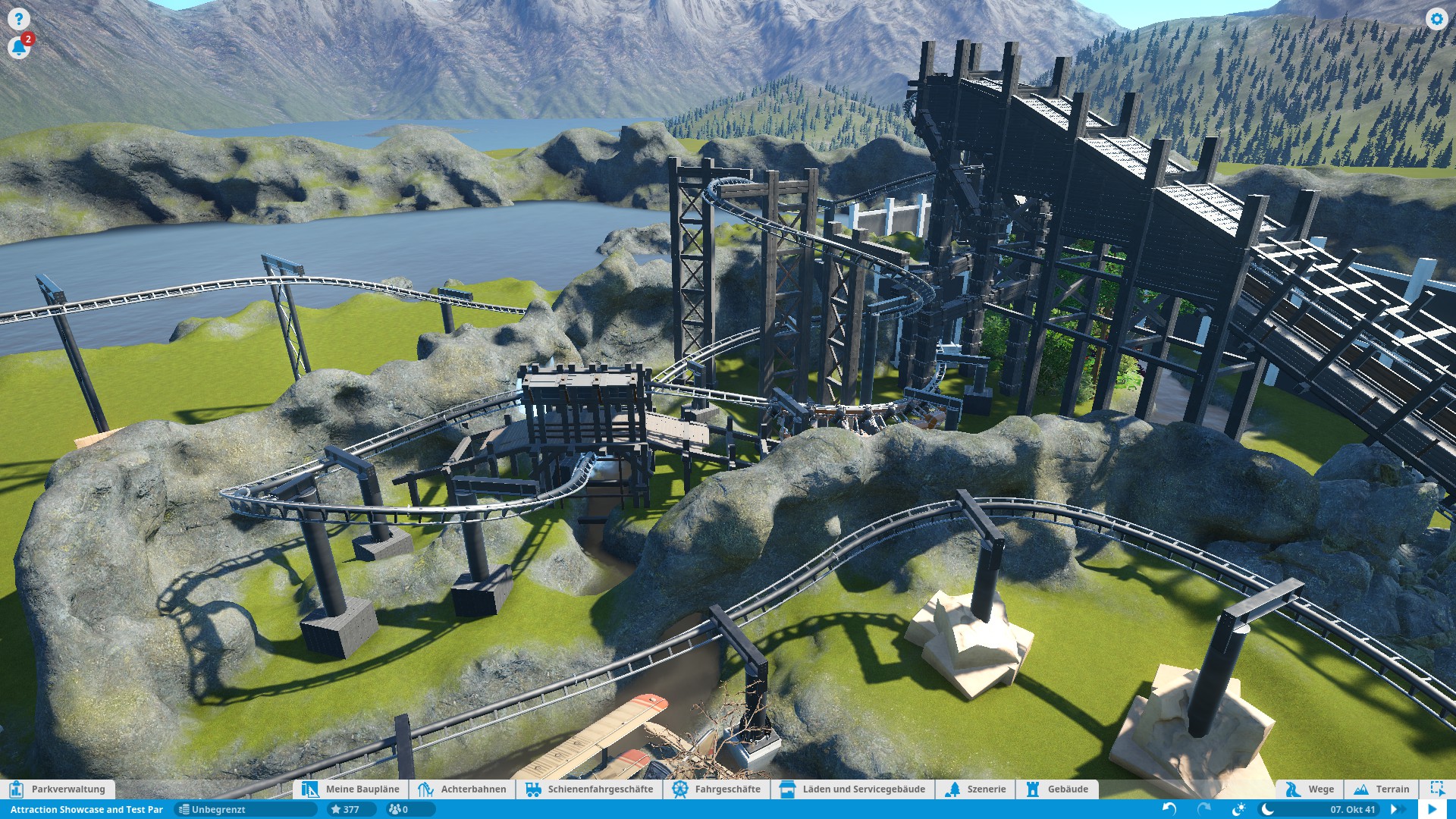The width and height of the screenshot is (1456, 819).
Task: Activate the multi-select marquee tool
Action: (x=1437, y=789)
